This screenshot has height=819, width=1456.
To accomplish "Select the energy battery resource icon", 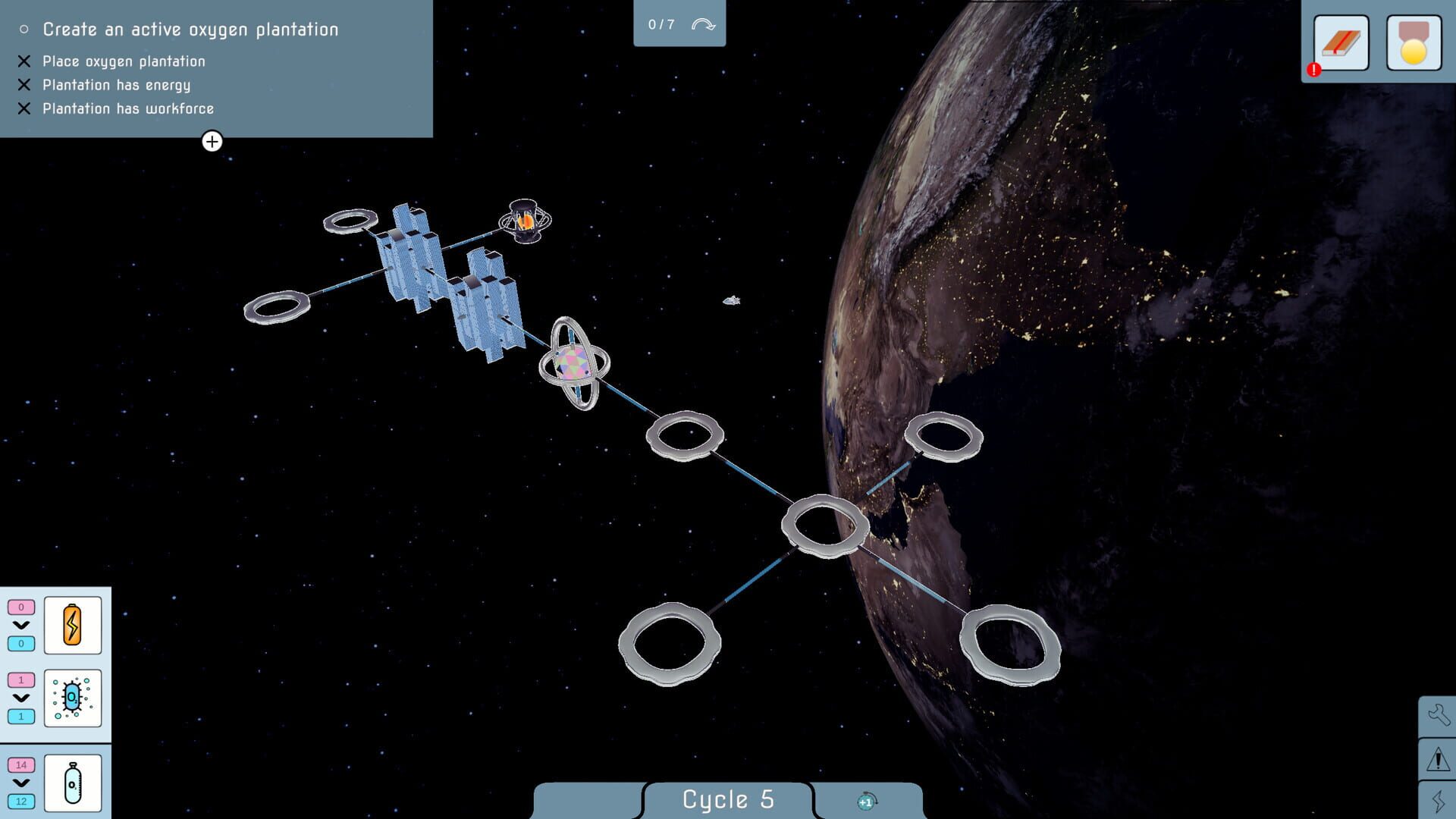I will [72, 625].
